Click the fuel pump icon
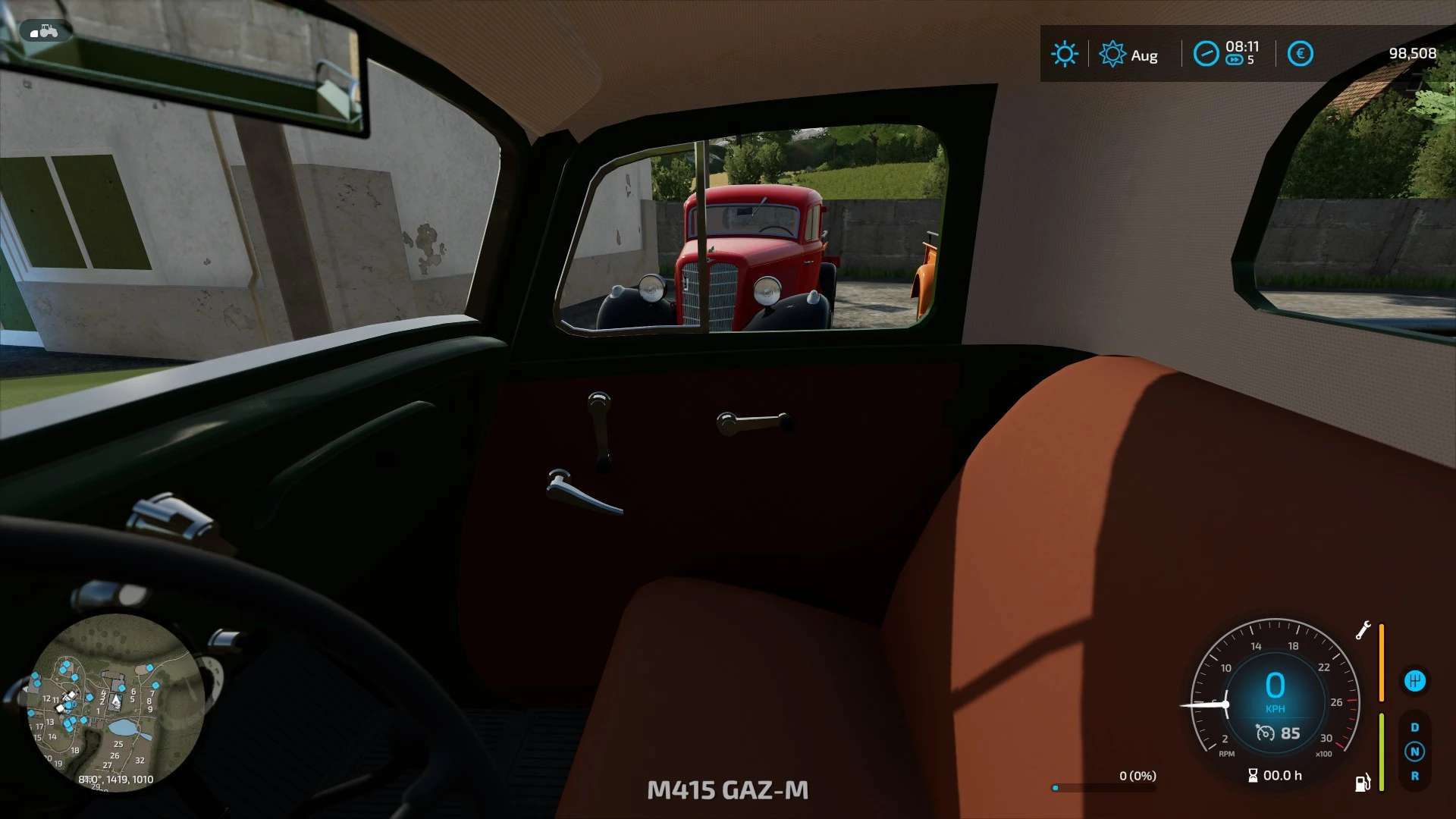This screenshot has height=819, width=1456. click(x=1363, y=783)
